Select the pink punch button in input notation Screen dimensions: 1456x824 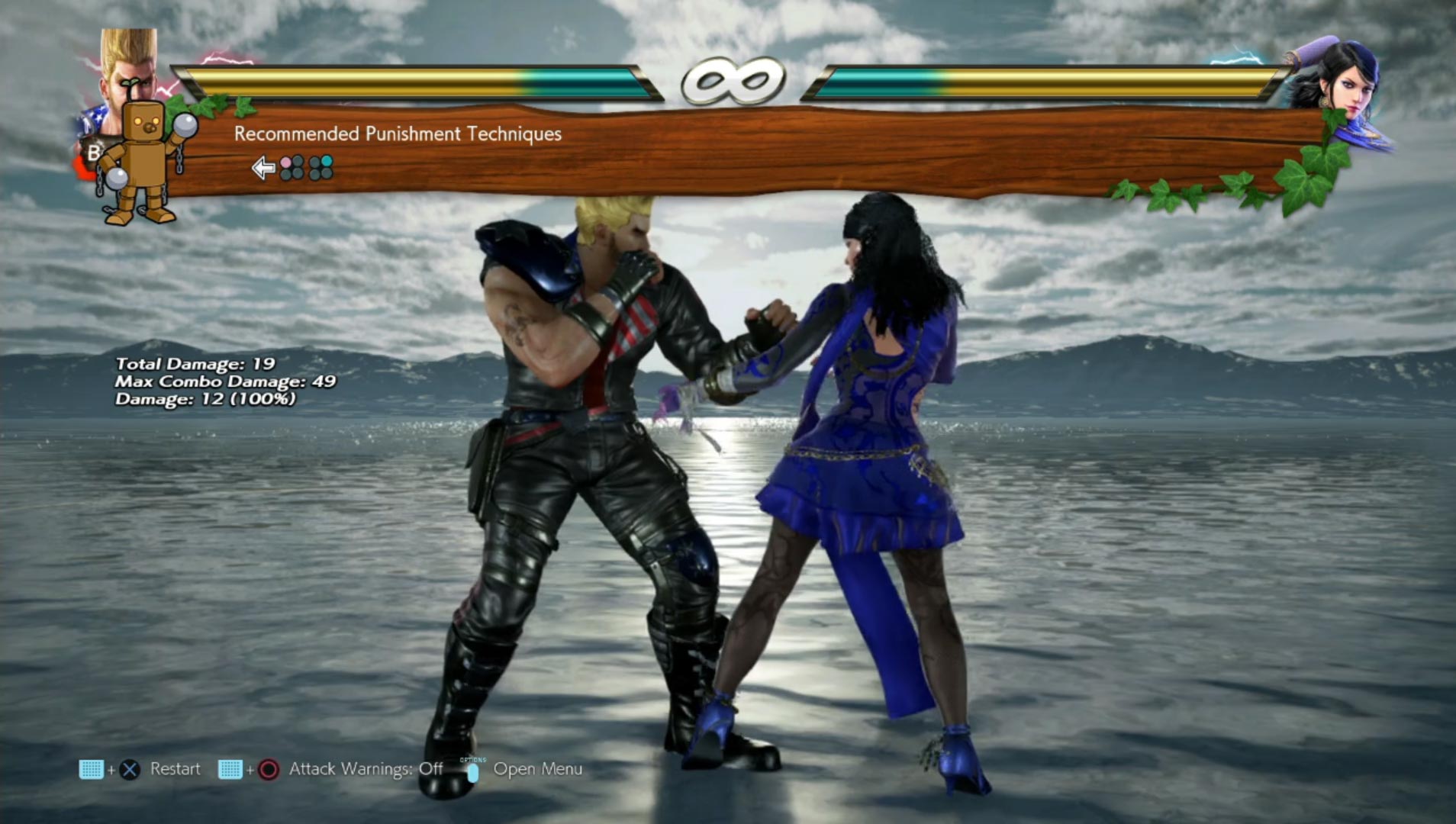pos(286,162)
